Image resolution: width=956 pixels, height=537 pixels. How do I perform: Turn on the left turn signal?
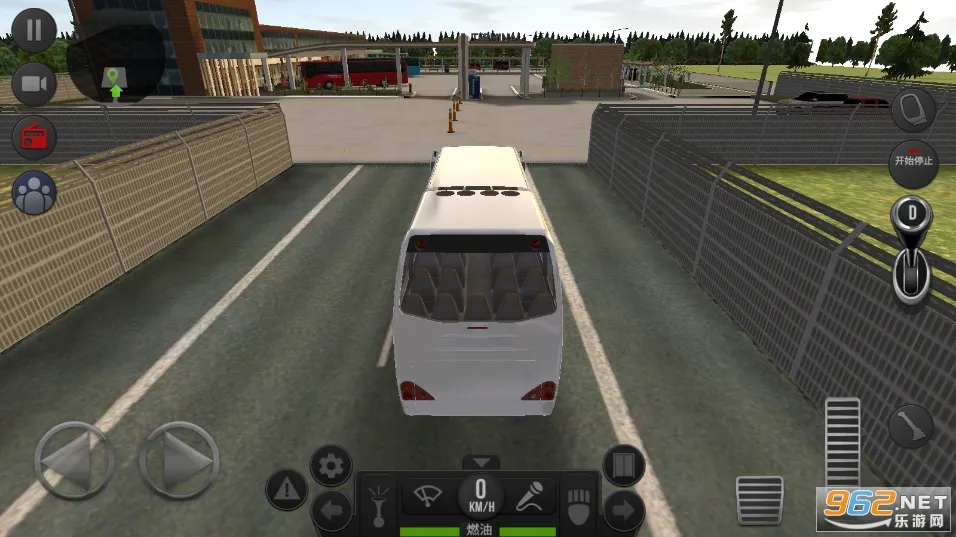tap(331, 511)
